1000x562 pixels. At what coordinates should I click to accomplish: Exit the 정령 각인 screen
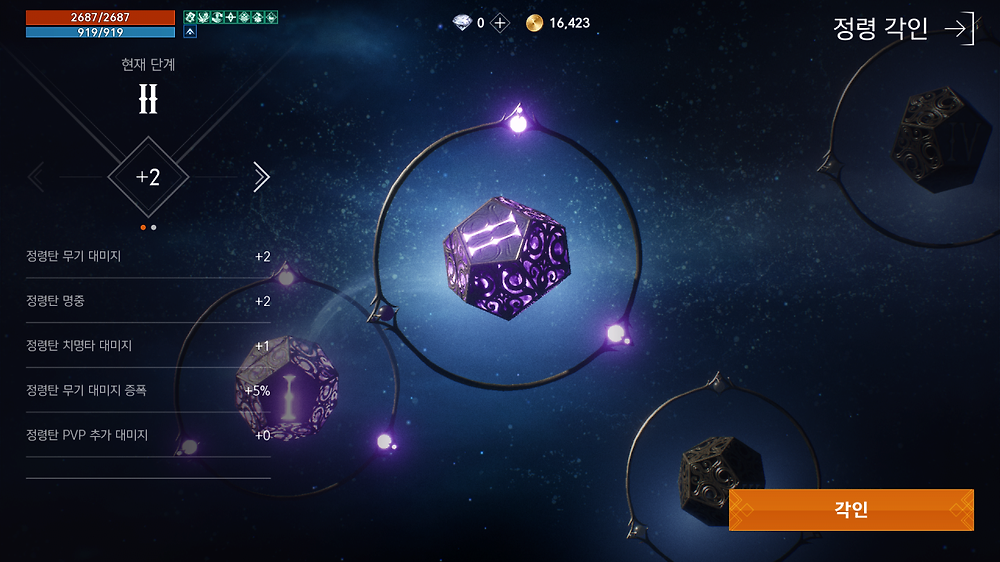pyautogui.click(x=958, y=29)
